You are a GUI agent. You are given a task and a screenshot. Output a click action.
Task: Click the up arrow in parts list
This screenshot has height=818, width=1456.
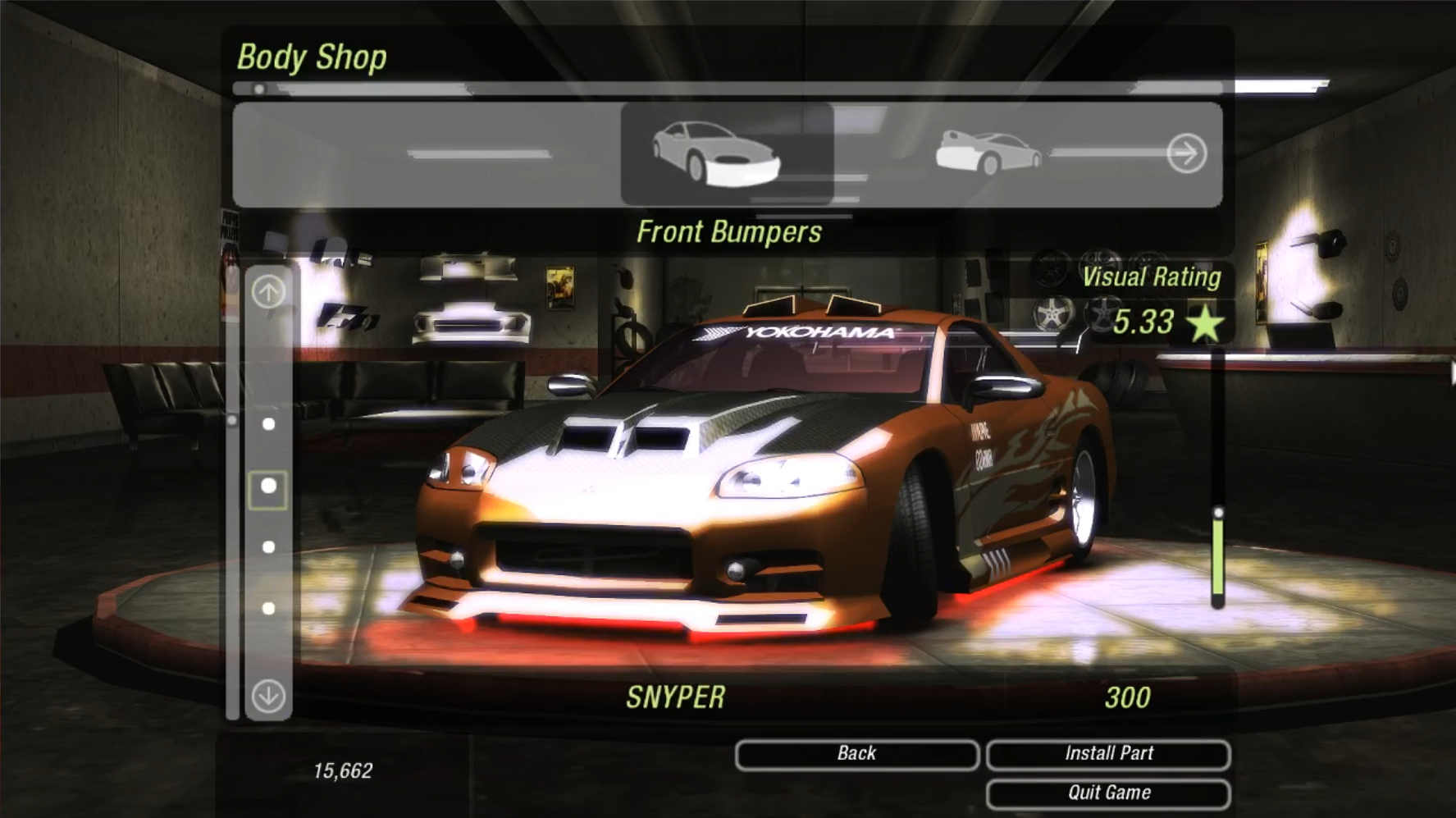[268, 291]
